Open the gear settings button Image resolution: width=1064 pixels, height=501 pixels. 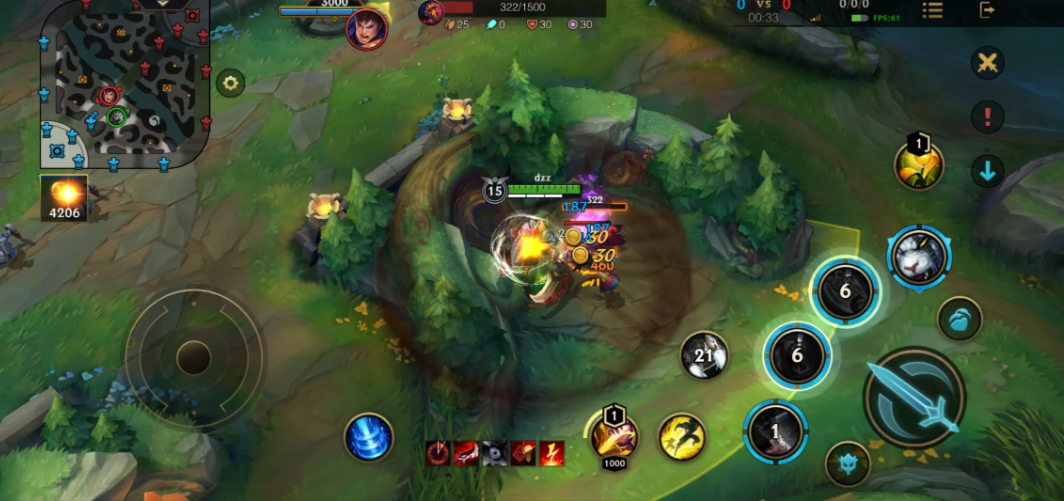pyautogui.click(x=230, y=83)
